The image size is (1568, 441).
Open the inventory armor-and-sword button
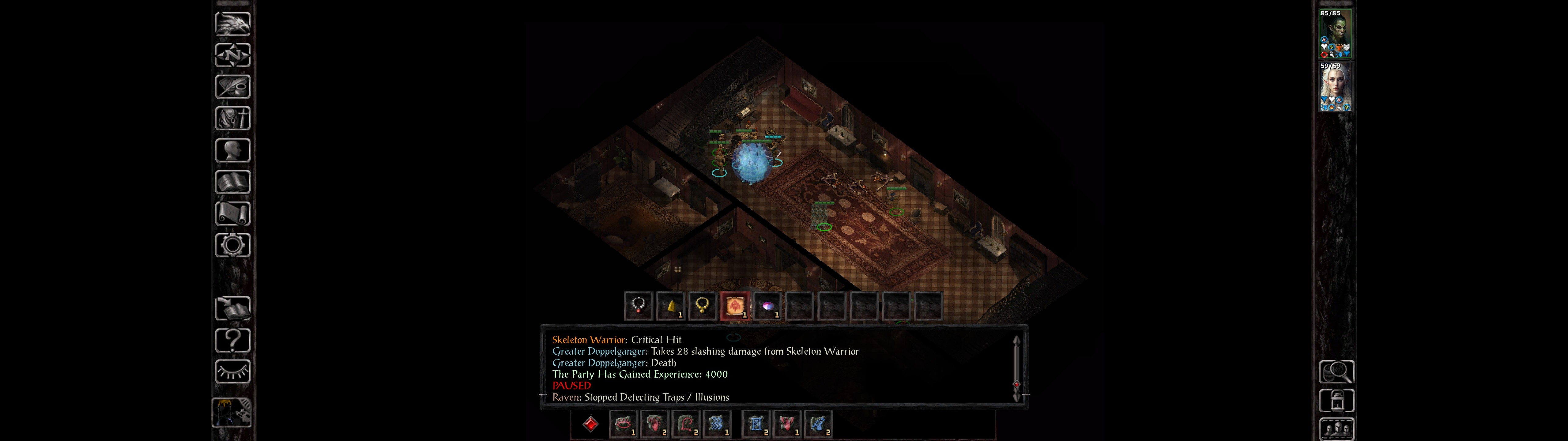pyautogui.click(x=232, y=118)
